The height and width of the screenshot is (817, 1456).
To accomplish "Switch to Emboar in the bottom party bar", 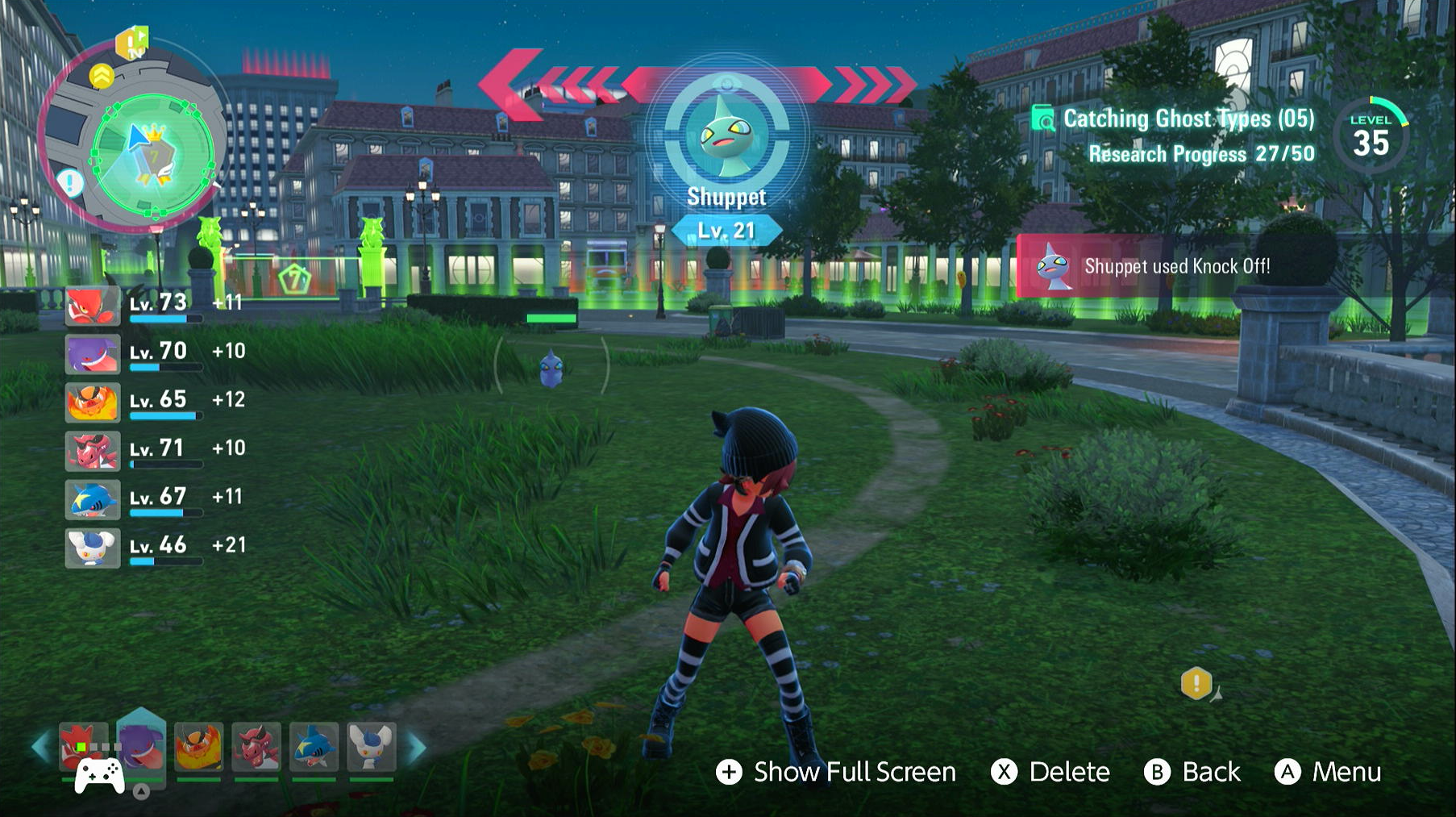I will (x=198, y=746).
